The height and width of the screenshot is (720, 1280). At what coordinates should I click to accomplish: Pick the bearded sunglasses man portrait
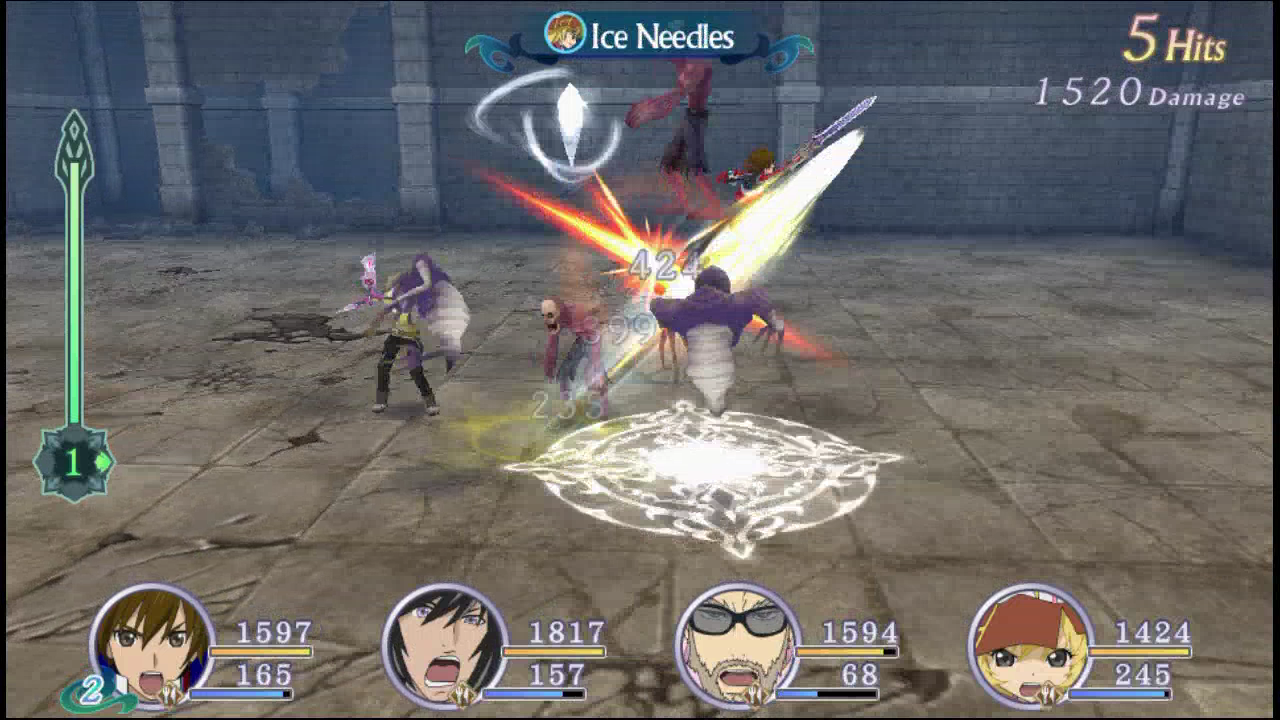tap(738, 646)
